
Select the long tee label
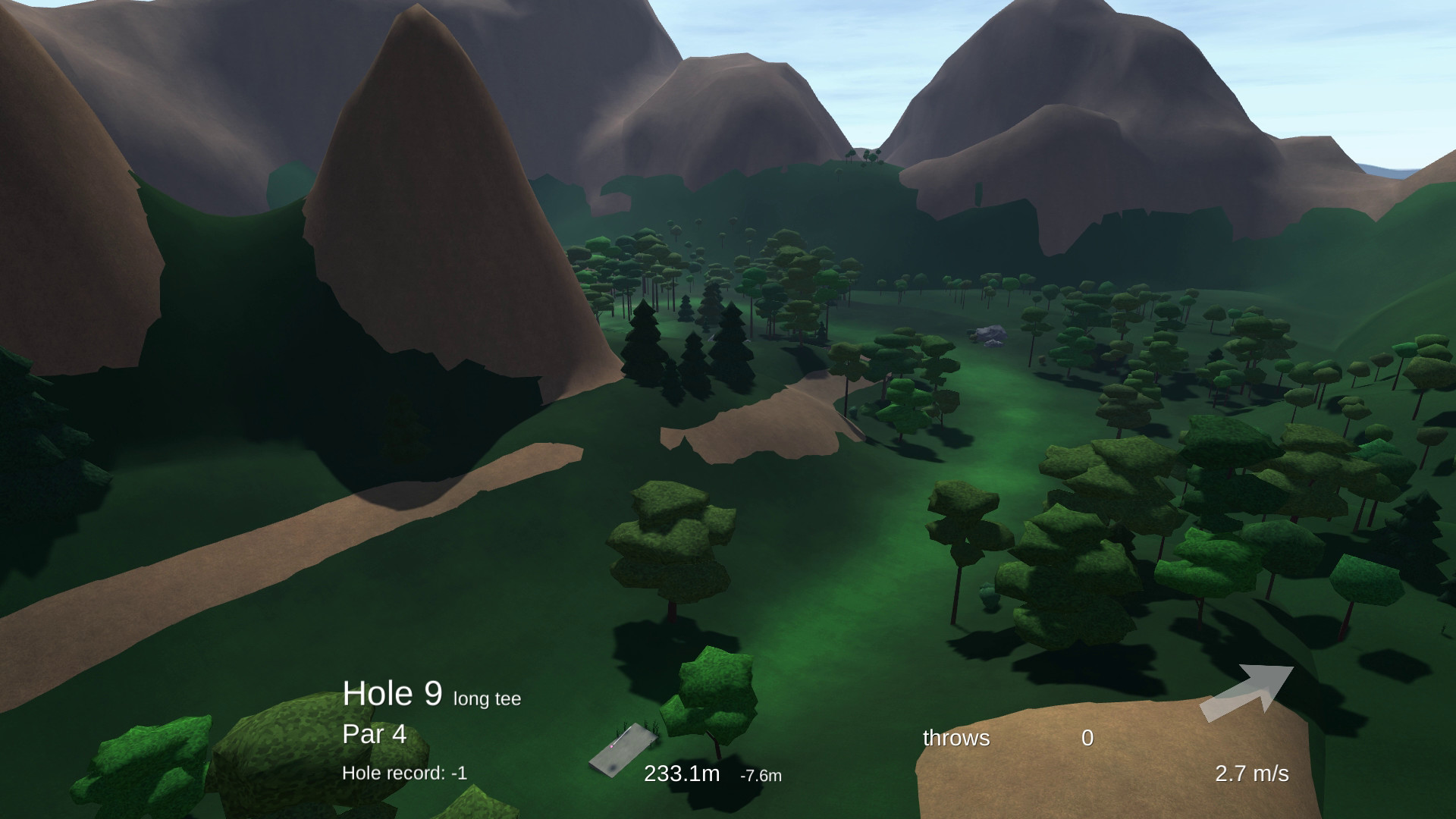point(485,699)
